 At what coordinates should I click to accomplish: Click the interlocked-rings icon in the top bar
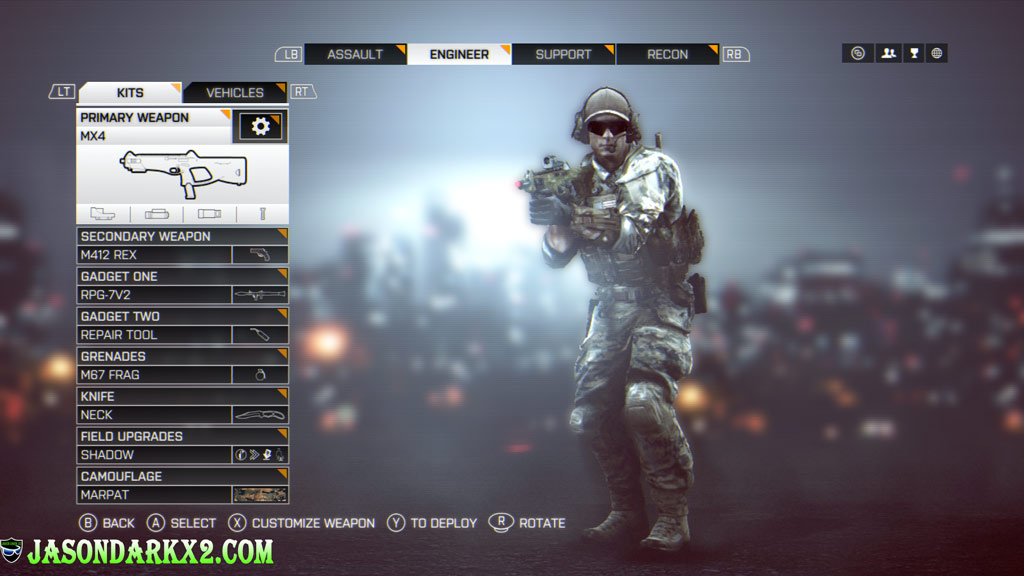tap(858, 53)
